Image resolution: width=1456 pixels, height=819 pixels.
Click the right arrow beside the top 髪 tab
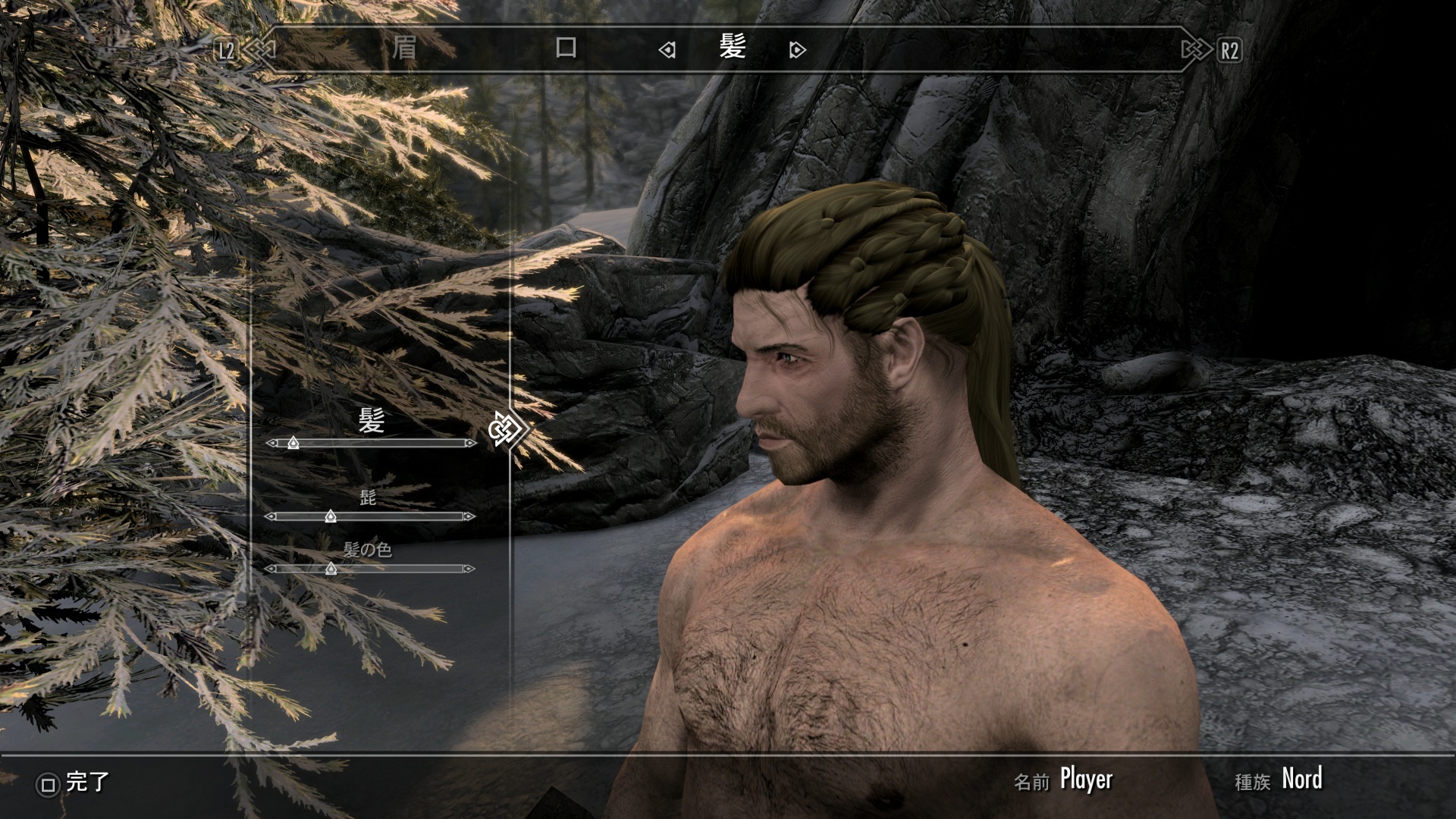(x=797, y=50)
